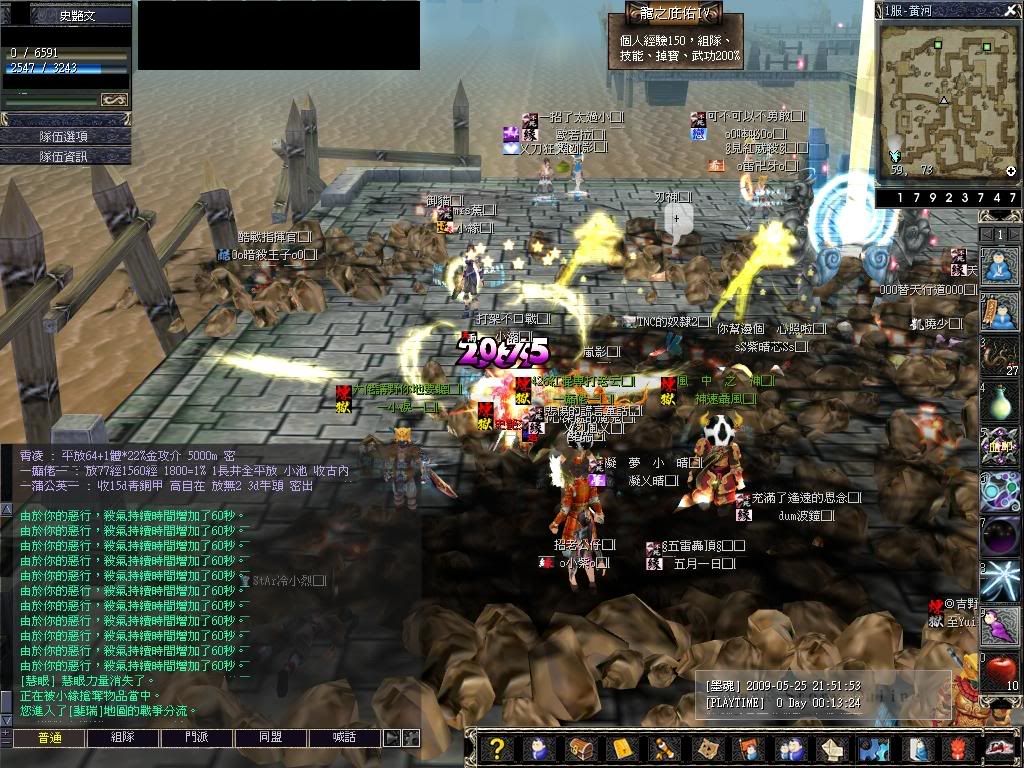Open the blue puzzle piece icon
The width and height of the screenshot is (1024, 768).
(x=875, y=749)
